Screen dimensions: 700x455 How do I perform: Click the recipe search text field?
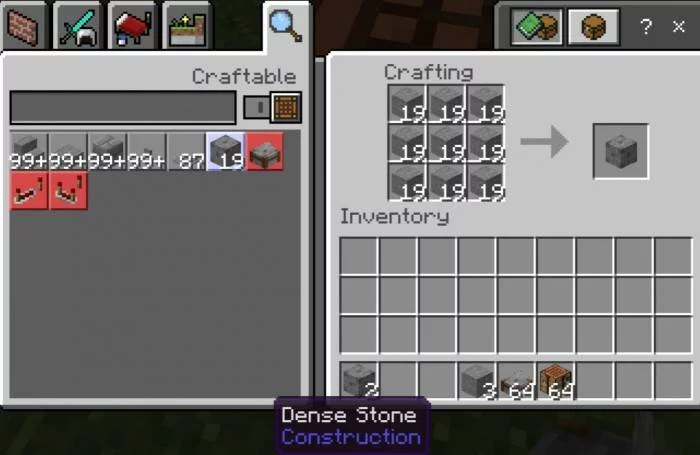click(122, 107)
